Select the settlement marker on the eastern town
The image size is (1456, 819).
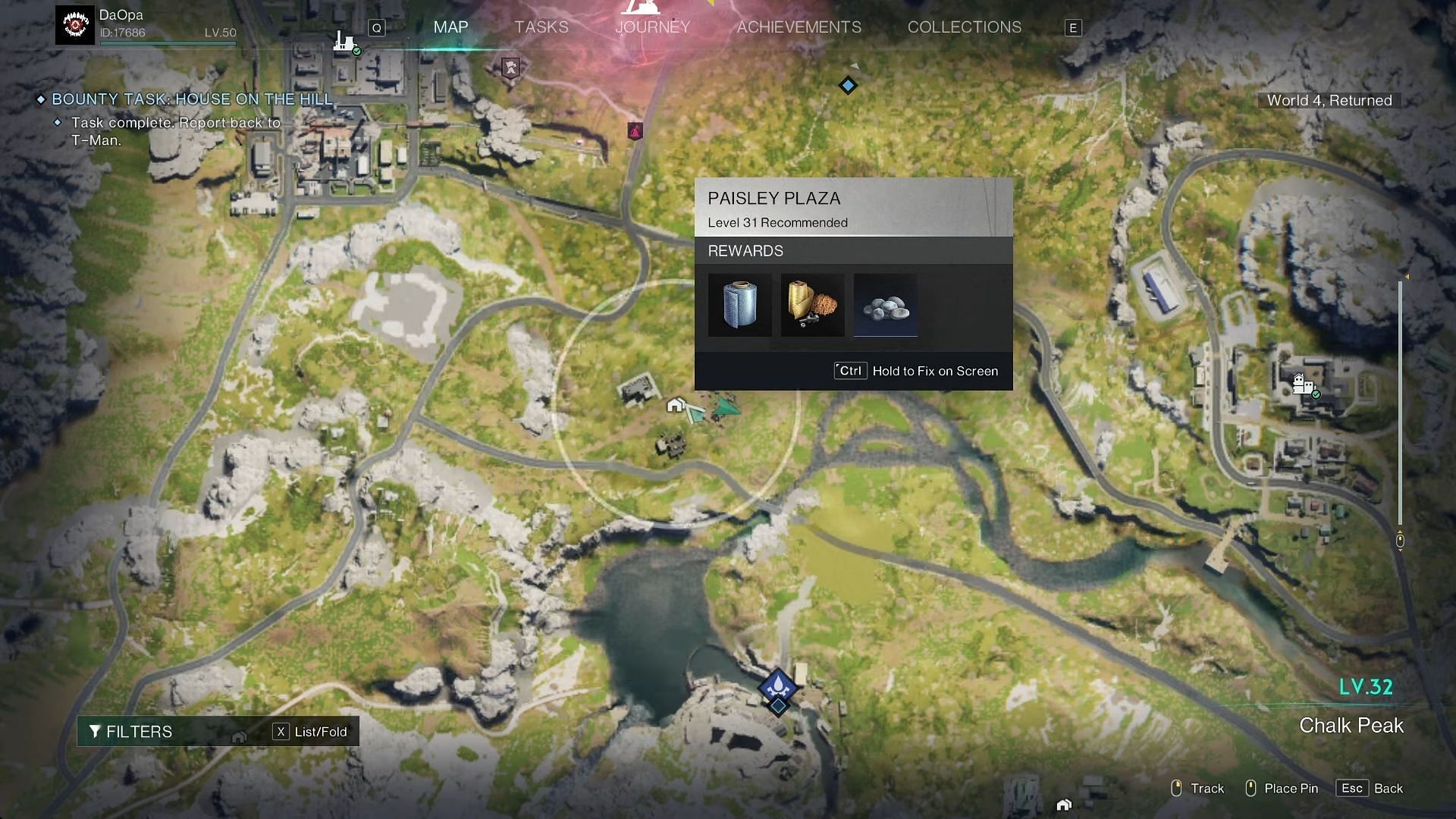(x=1302, y=384)
